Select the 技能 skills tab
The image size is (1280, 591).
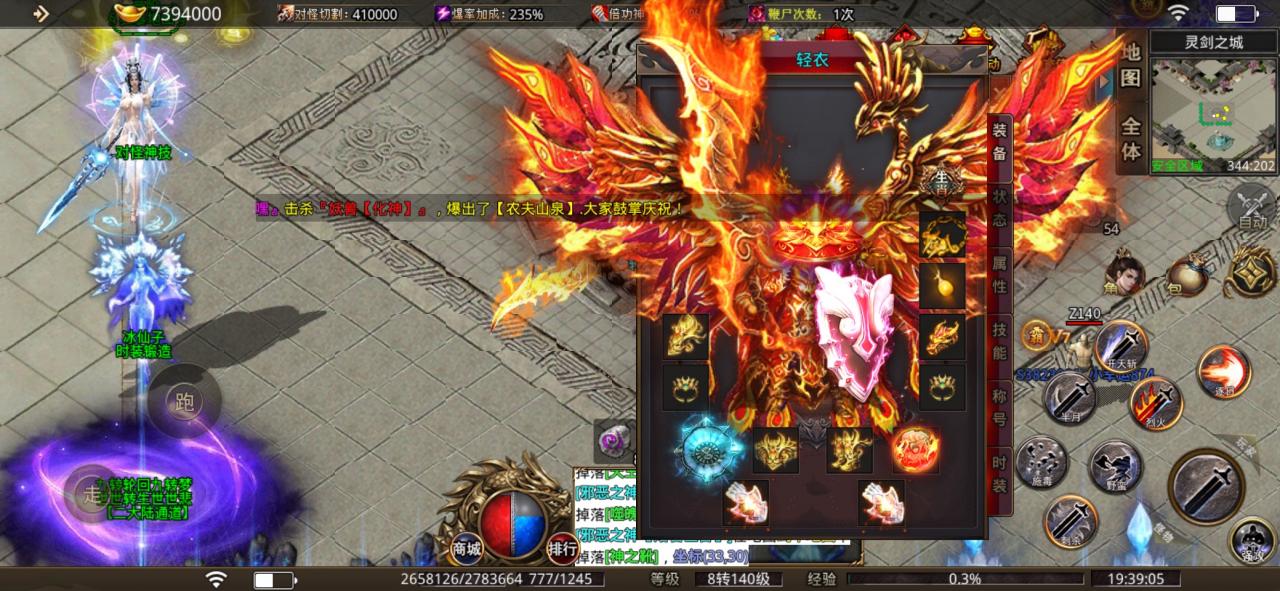pyautogui.click(x=999, y=342)
